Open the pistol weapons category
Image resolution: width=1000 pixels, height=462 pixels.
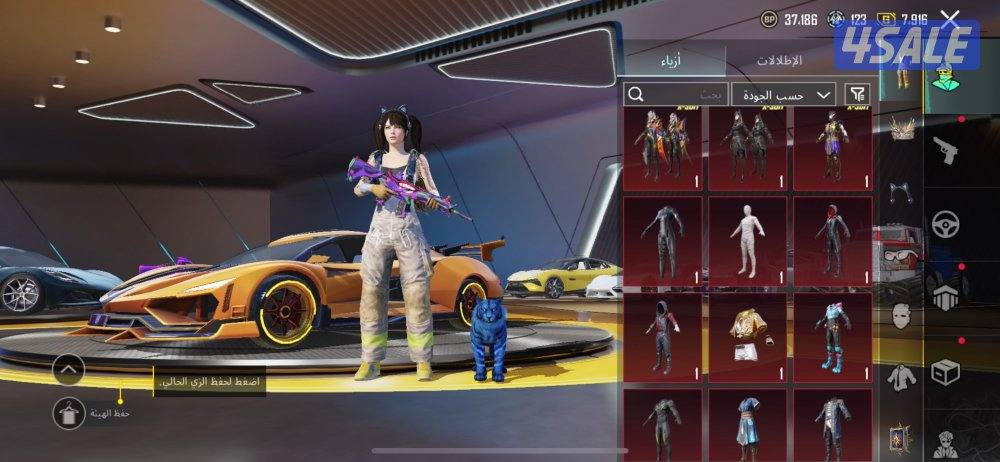pos(944,151)
